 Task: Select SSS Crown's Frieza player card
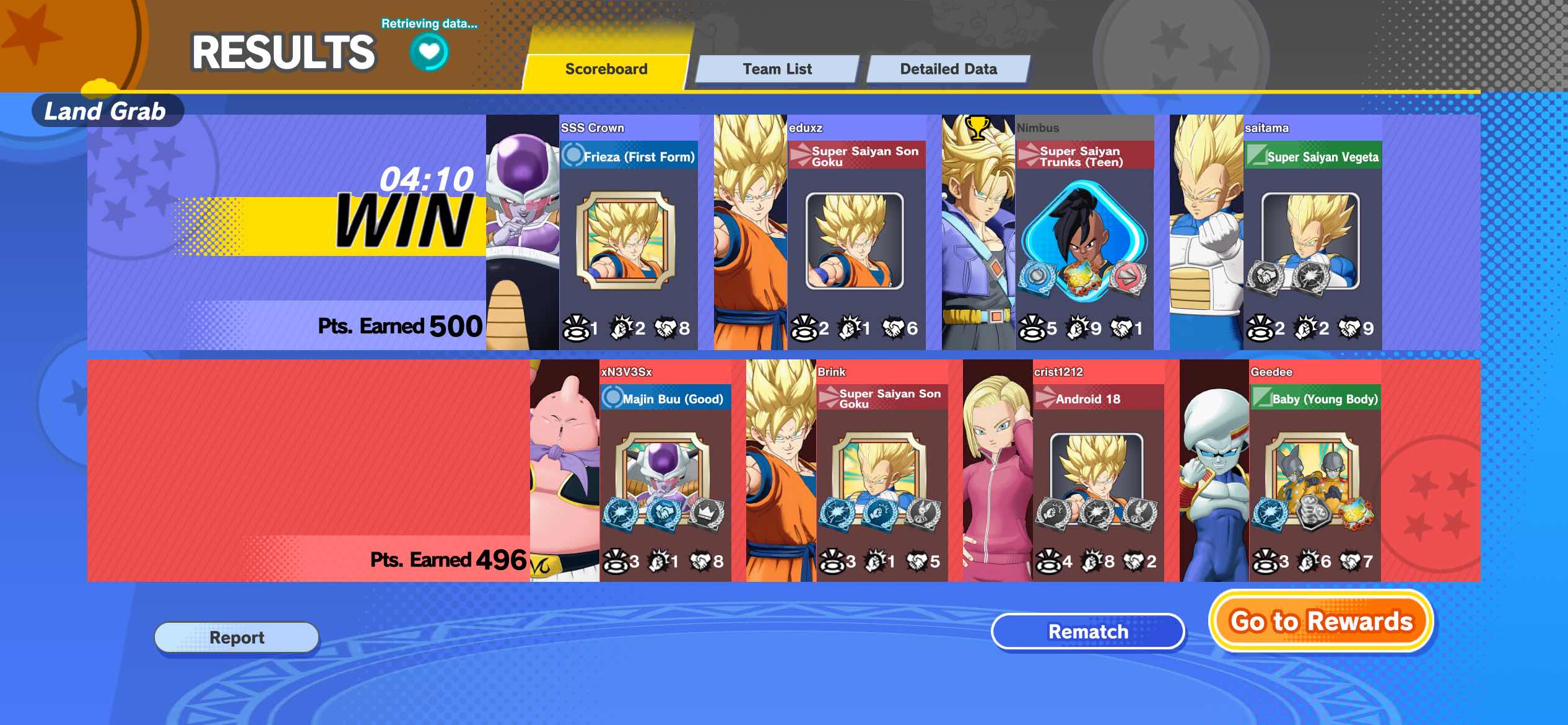click(628, 235)
